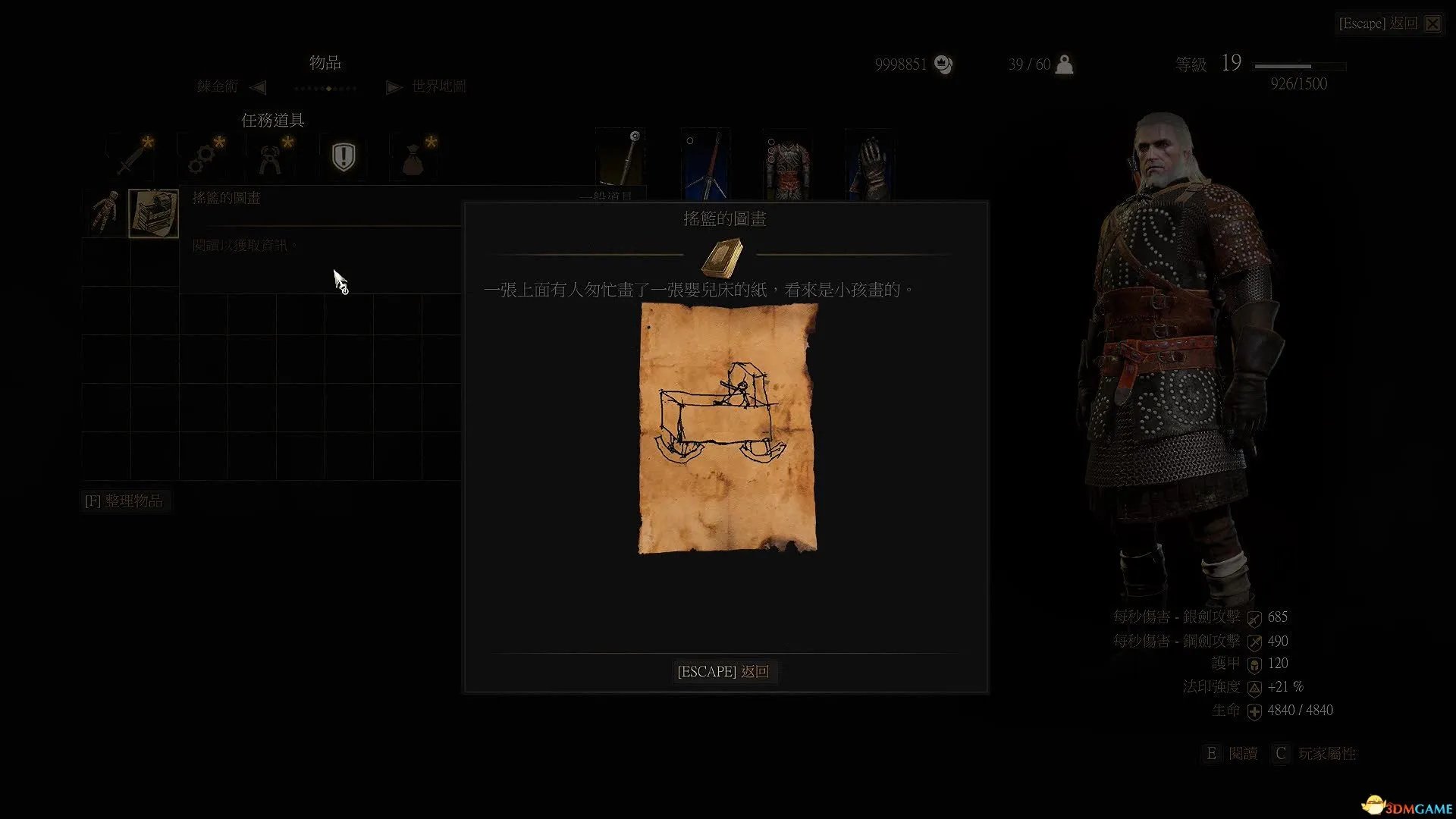This screenshot has height=819, width=1456.
Task: Select the doll item in the inventory
Action: [x=105, y=213]
